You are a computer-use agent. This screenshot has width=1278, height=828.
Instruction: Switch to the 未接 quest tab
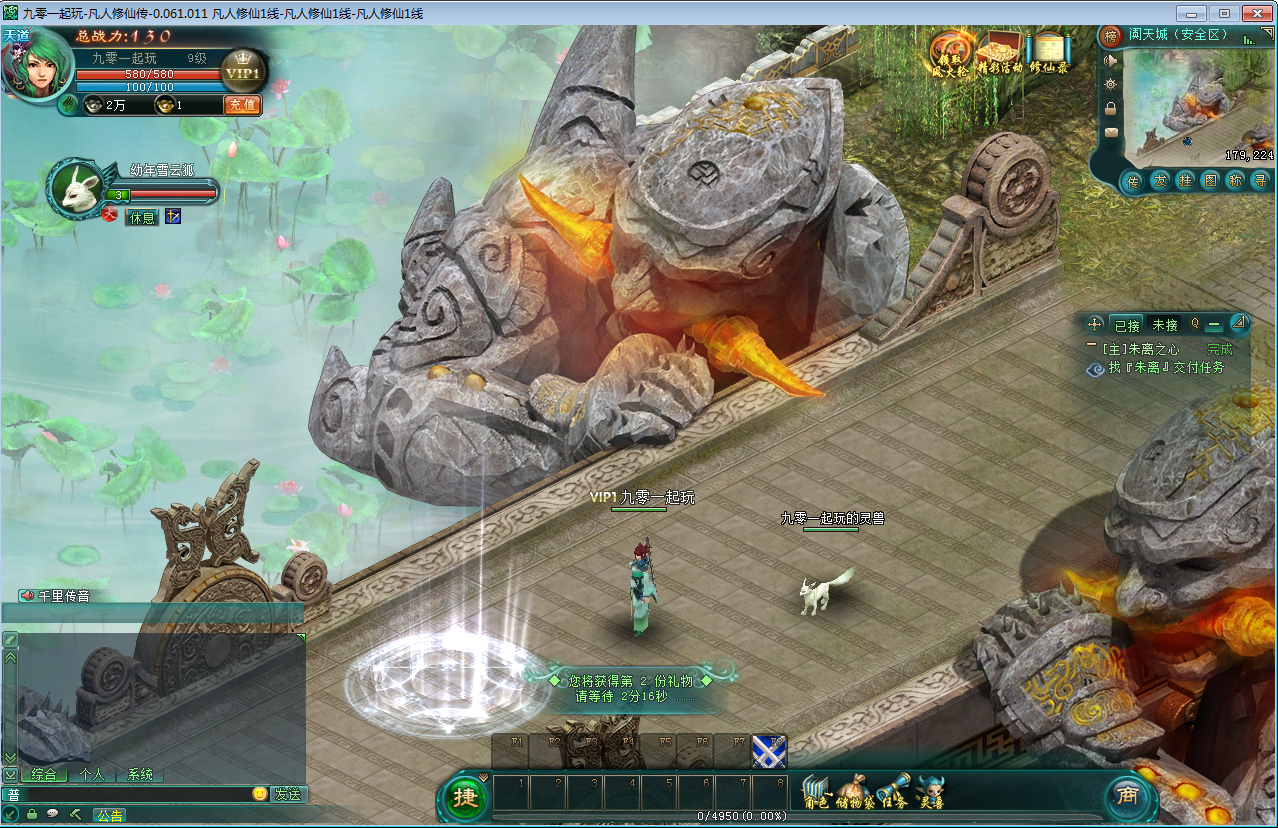pos(1164,325)
